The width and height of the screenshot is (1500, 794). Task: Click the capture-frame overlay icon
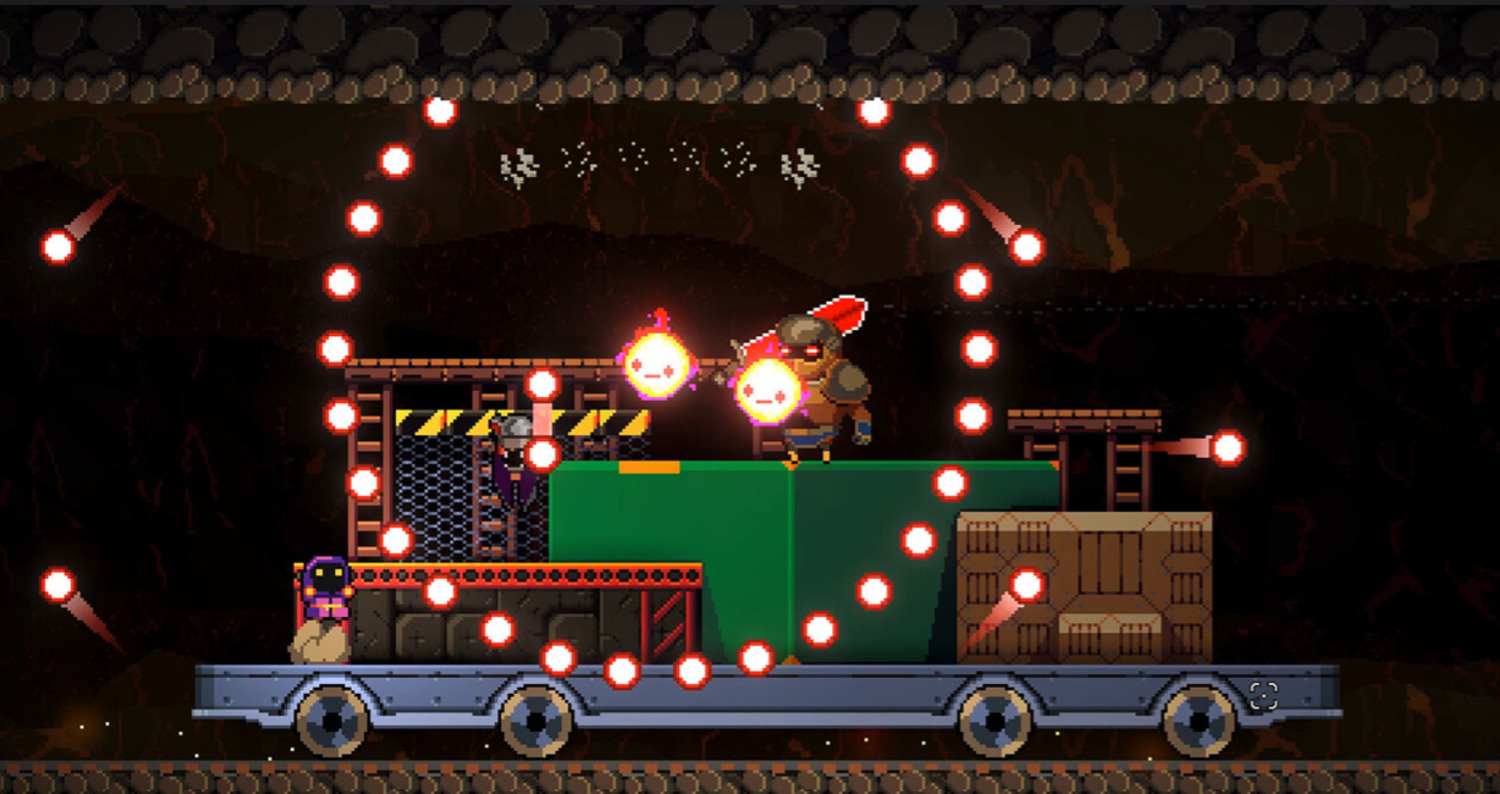coord(1263,696)
